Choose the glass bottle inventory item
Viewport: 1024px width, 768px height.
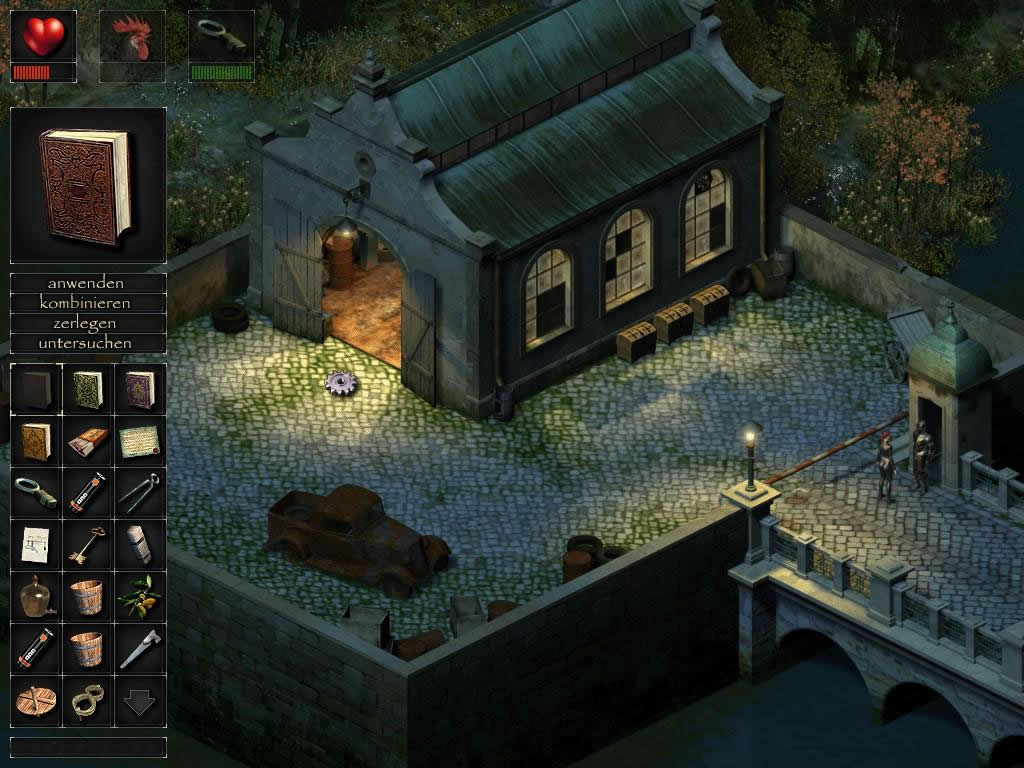point(36,597)
